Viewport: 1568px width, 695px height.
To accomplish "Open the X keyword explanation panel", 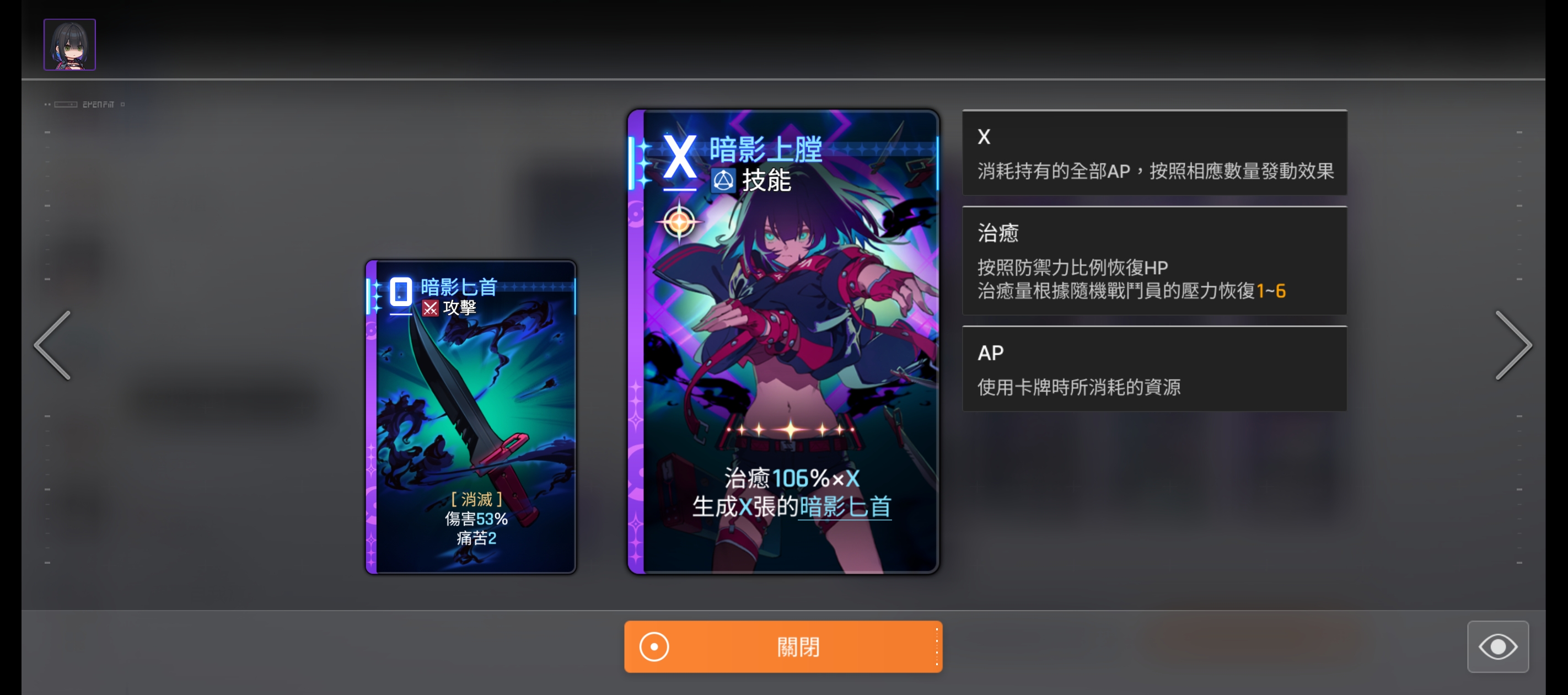I will [1154, 153].
